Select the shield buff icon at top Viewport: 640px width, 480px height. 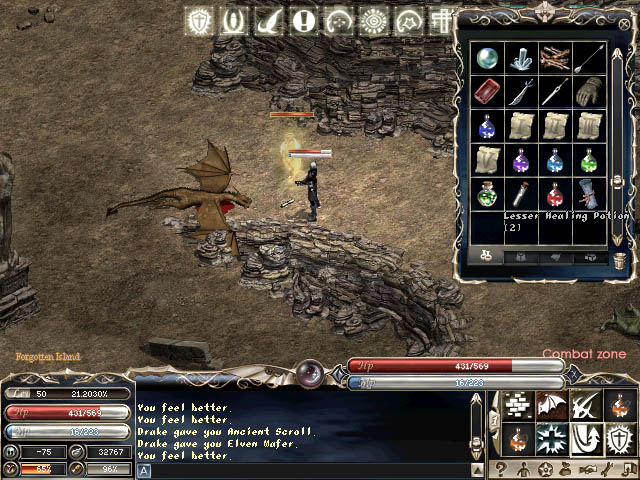click(201, 21)
